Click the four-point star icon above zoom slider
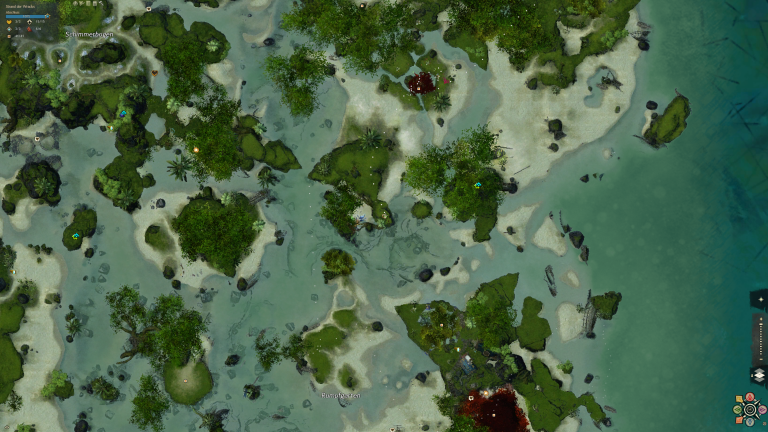This screenshot has height=432, width=768. [x=761, y=299]
